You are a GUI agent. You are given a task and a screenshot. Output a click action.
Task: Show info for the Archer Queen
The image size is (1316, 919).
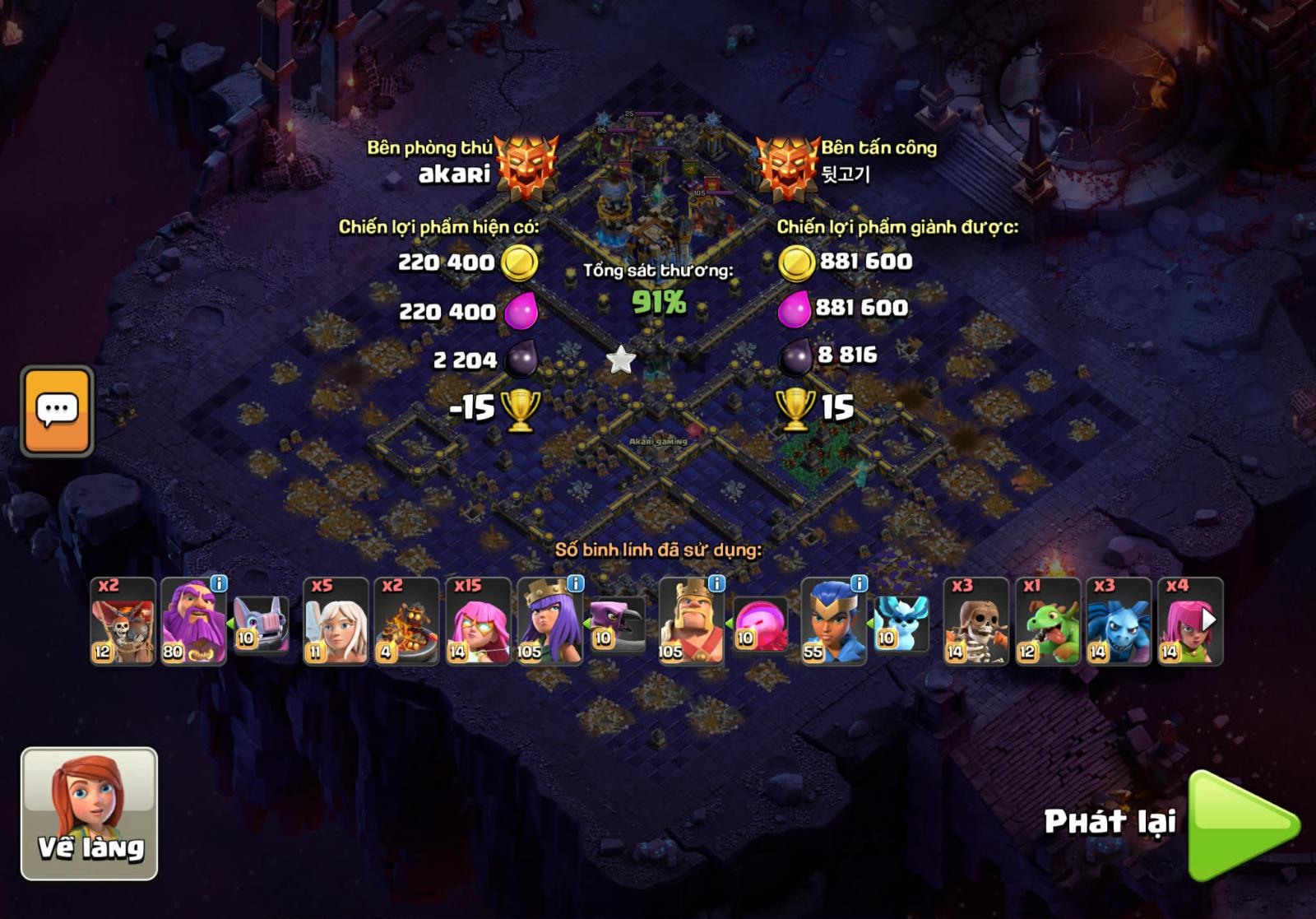(576, 583)
